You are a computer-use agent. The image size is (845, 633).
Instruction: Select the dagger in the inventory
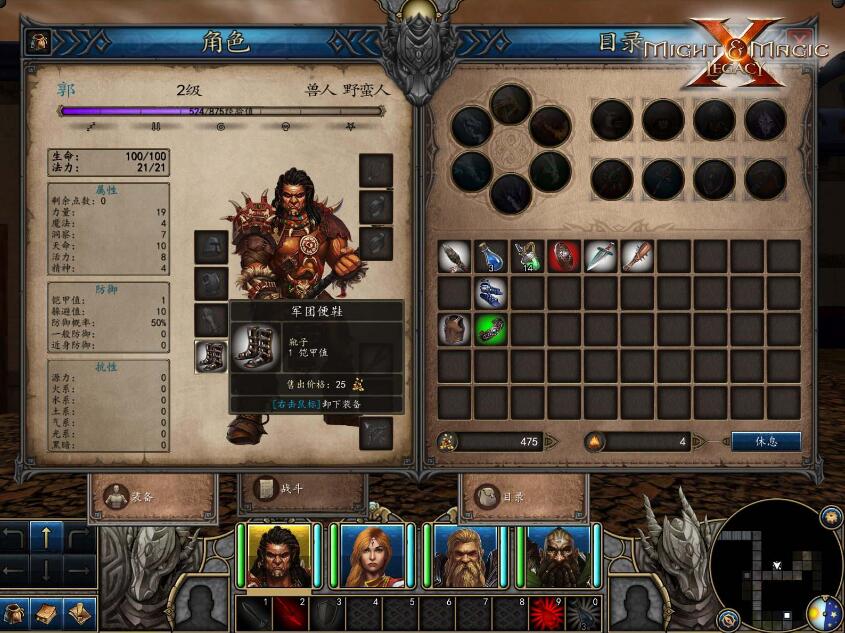pos(600,256)
